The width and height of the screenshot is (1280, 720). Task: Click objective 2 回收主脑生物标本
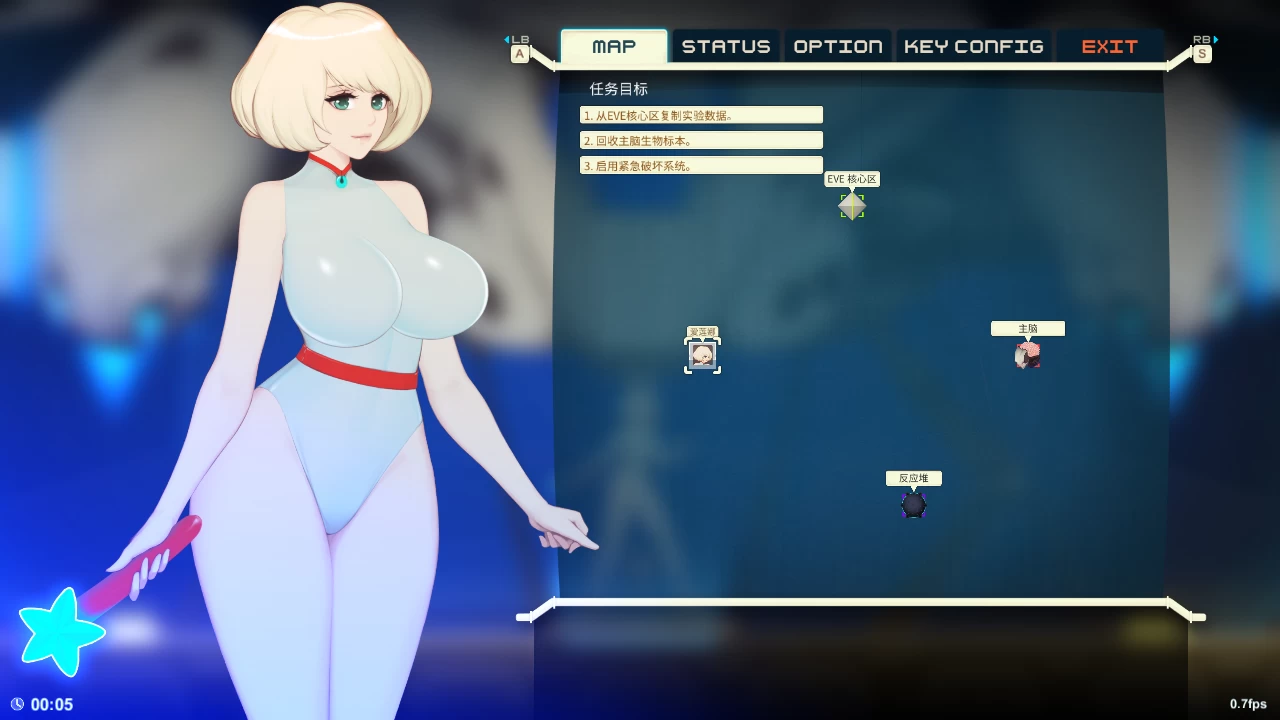[x=700, y=140]
